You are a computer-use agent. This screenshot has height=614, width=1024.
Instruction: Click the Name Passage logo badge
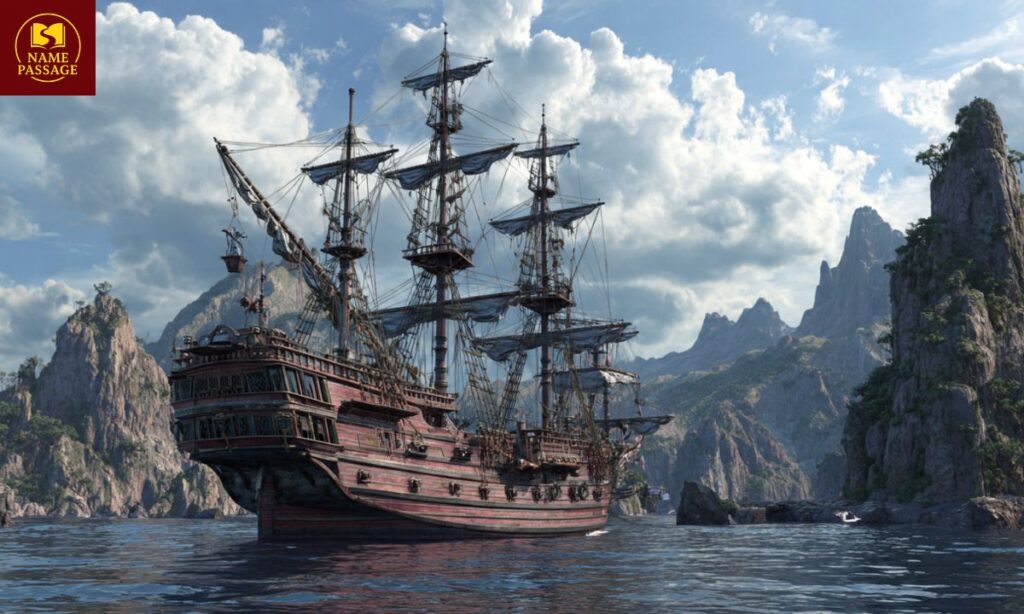(x=47, y=47)
